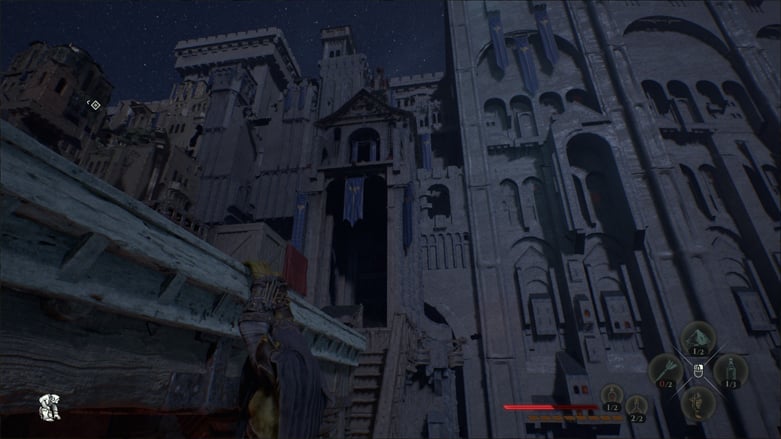Select the consumable slot showing 2/2
Screen dimensions: 781x439
(x=636, y=406)
